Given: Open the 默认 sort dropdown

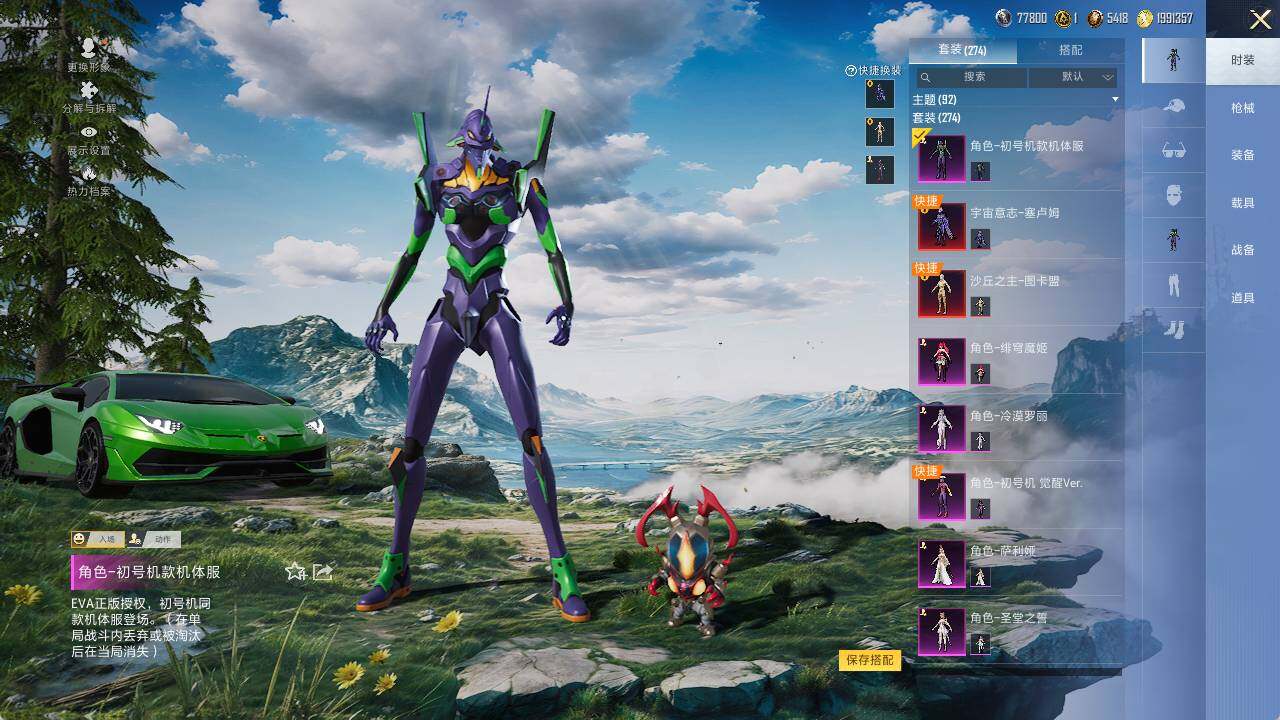Looking at the screenshot, I should pyautogui.click(x=1073, y=77).
